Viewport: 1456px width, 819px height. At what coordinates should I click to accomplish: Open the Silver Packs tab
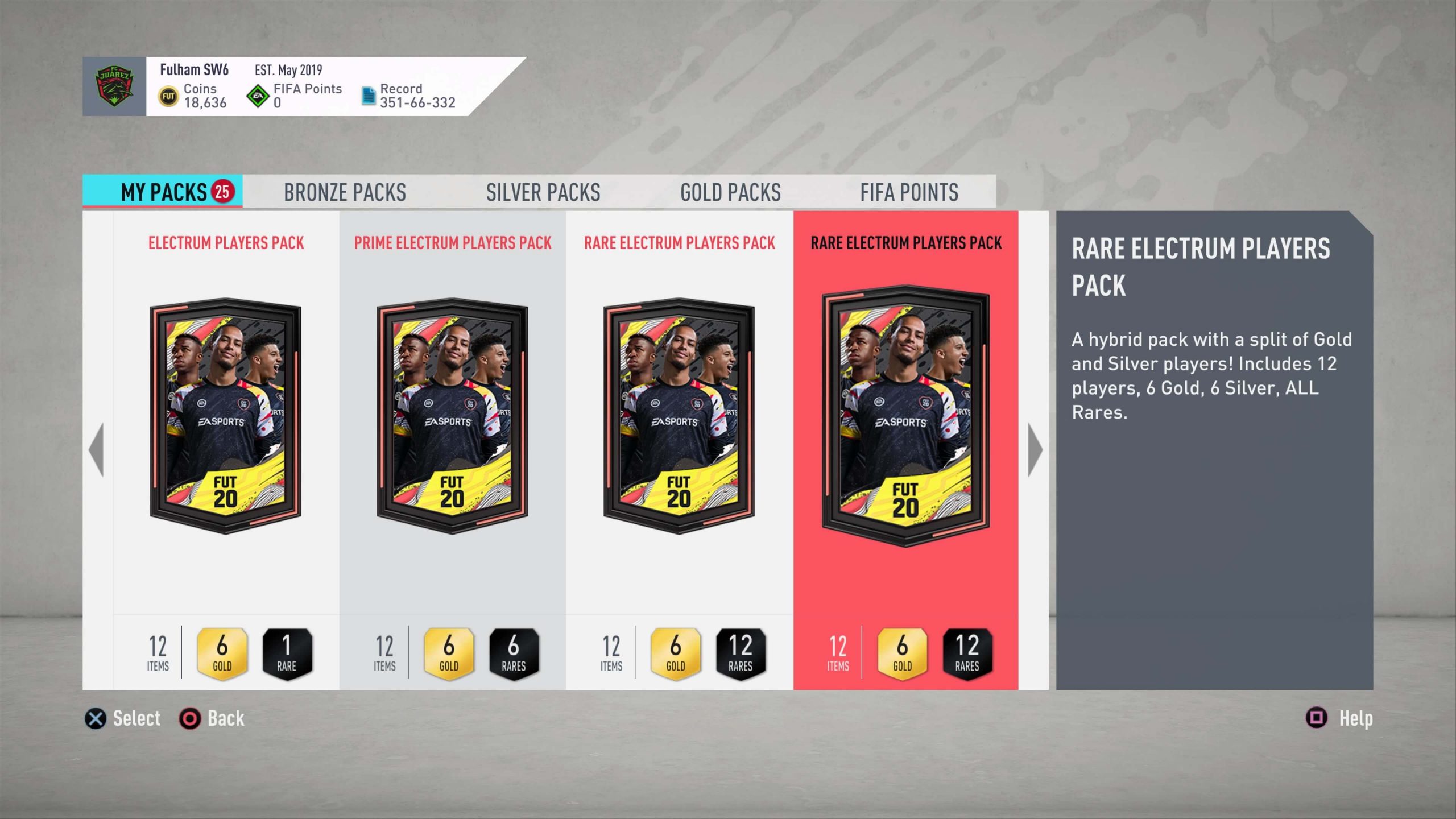543,192
